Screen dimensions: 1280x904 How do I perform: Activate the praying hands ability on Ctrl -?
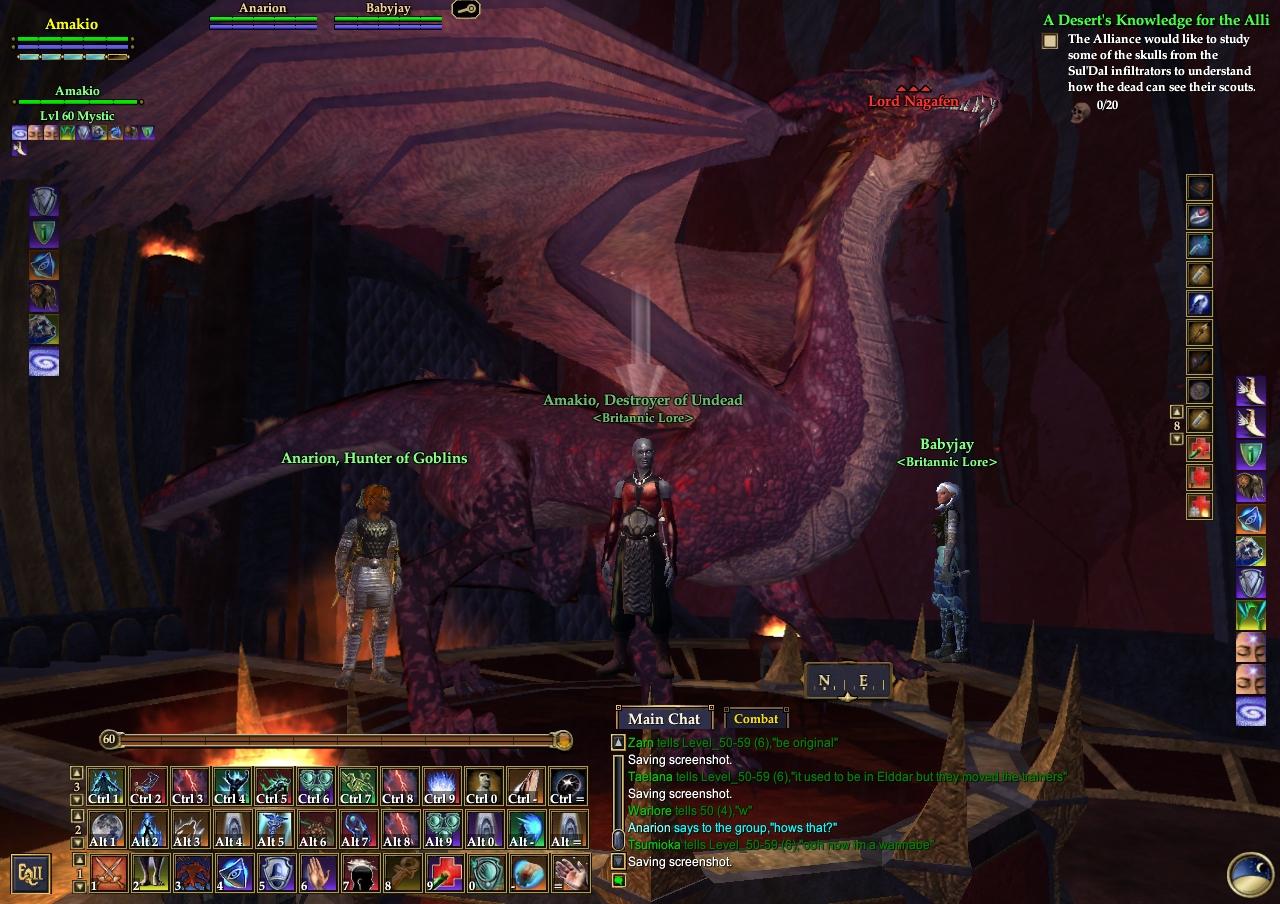tap(527, 785)
